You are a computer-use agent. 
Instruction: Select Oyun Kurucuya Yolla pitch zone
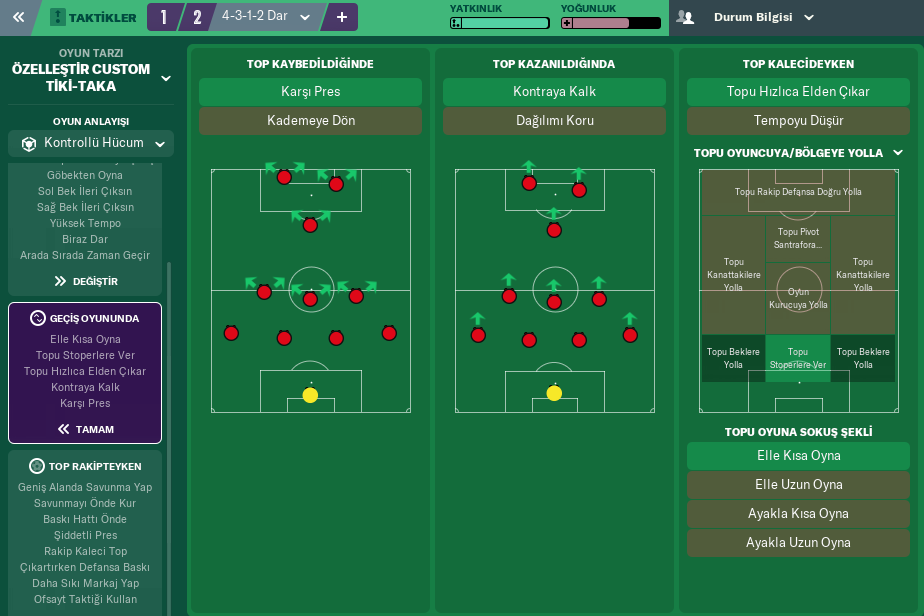pyautogui.click(x=798, y=298)
